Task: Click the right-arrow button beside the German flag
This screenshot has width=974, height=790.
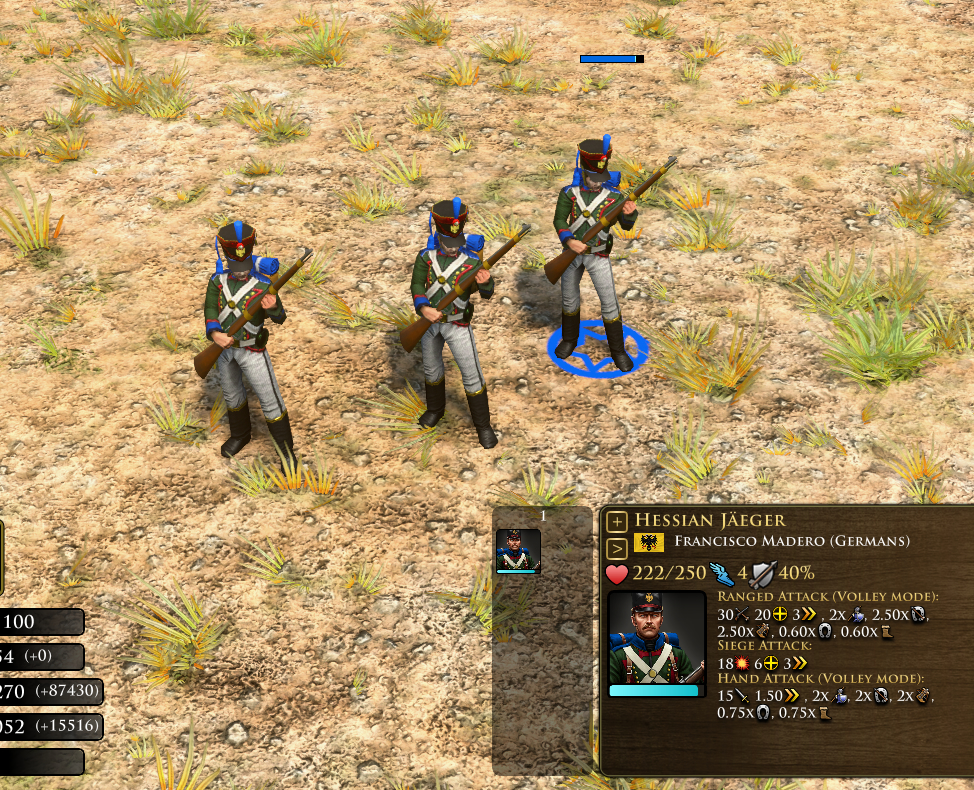Action: [x=617, y=547]
